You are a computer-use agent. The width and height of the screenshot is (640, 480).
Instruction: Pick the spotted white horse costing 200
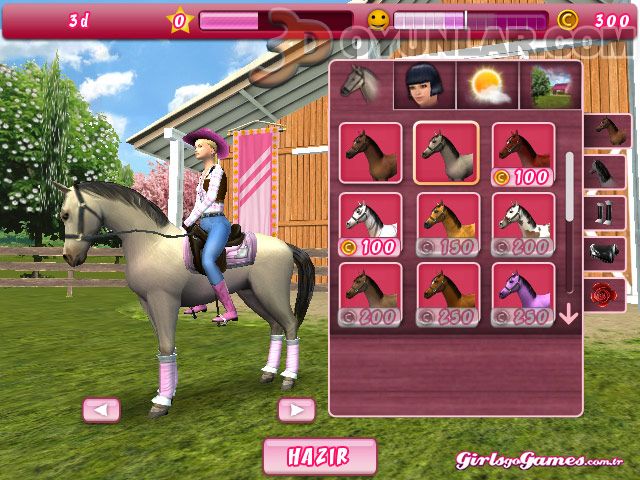point(523,223)
